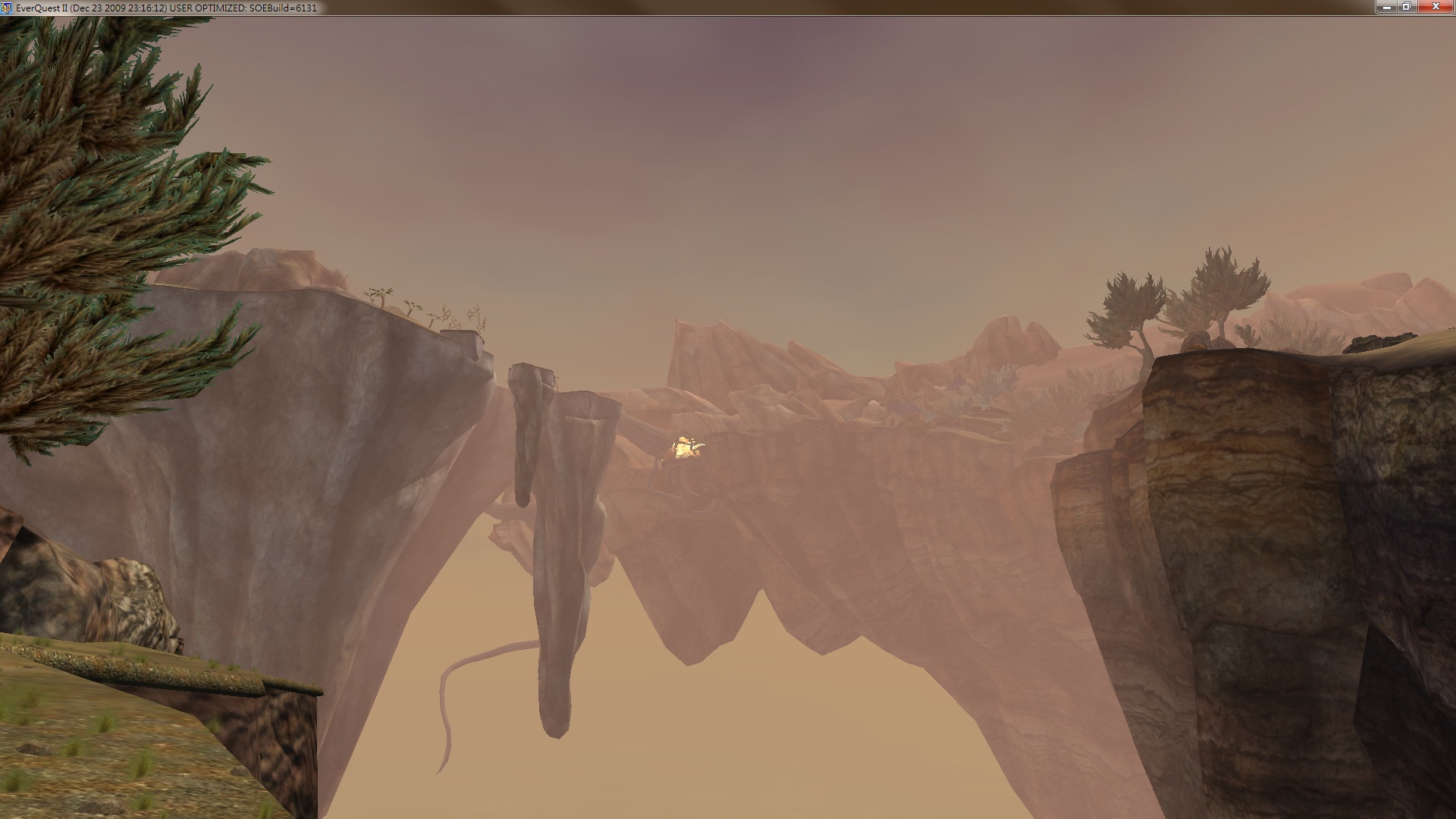Viewport: 1456px width, 819px height.
Task: Minimize the EverQuest II window
Action: [x=1385, y=7]
